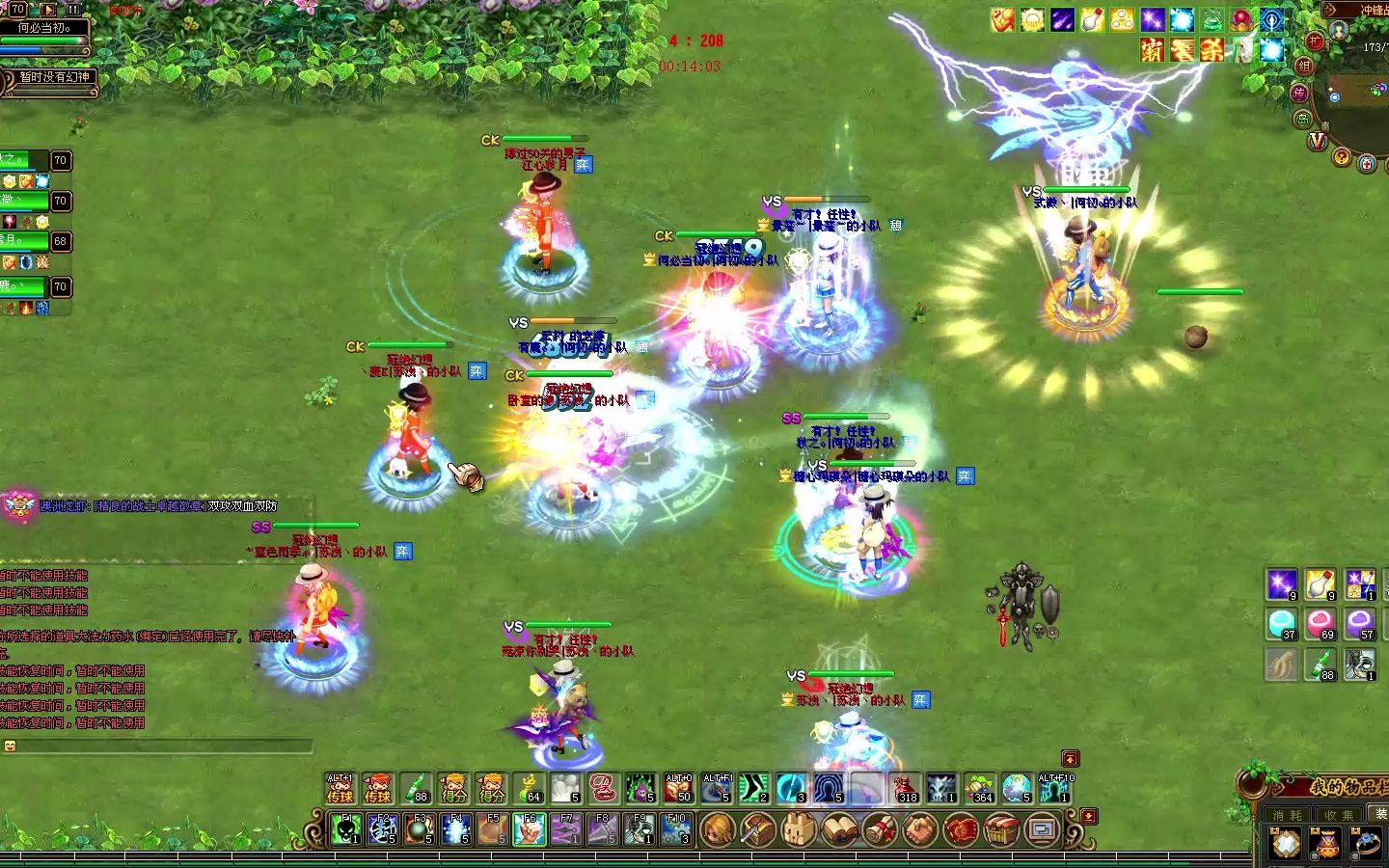This screenshot has width=1389, height=868.
Task: Click the chat emoji smiley button
Action: (10, 746)
